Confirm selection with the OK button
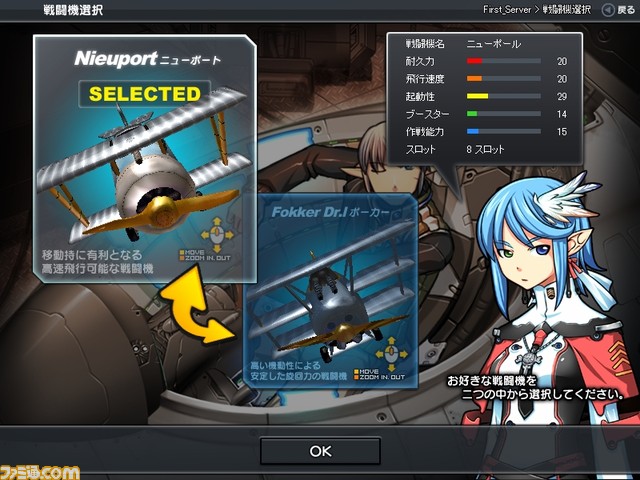Screen dimensions: 640x480 pyautogui.click(x=320, y=451)
